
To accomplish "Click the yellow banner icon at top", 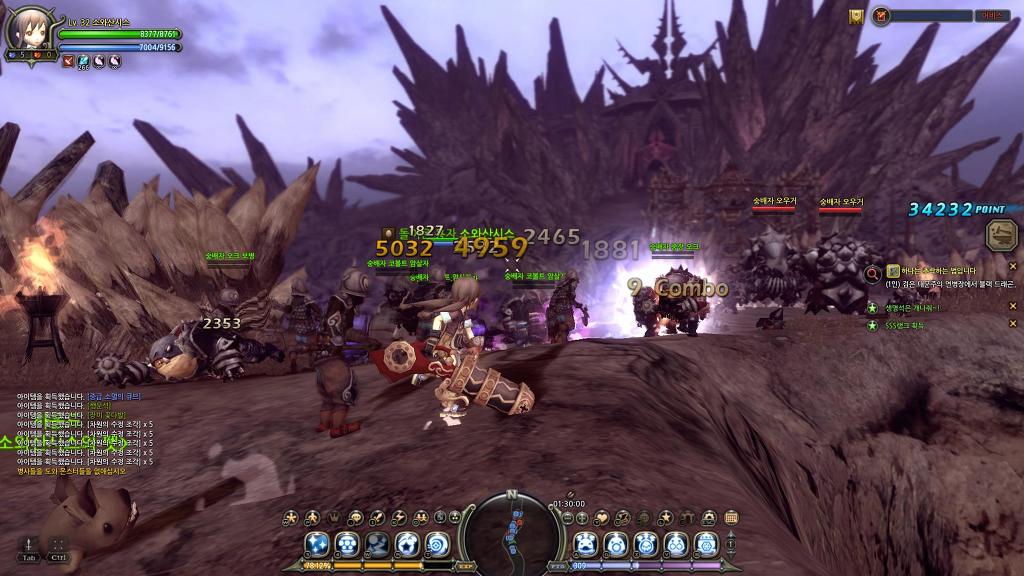I will [x=856, y=16].
